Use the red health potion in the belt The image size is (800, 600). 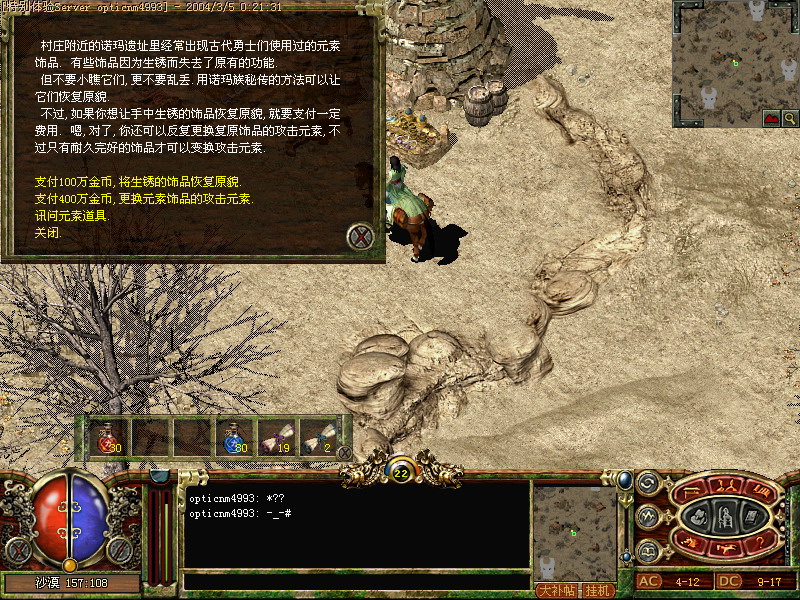[106, 437]
